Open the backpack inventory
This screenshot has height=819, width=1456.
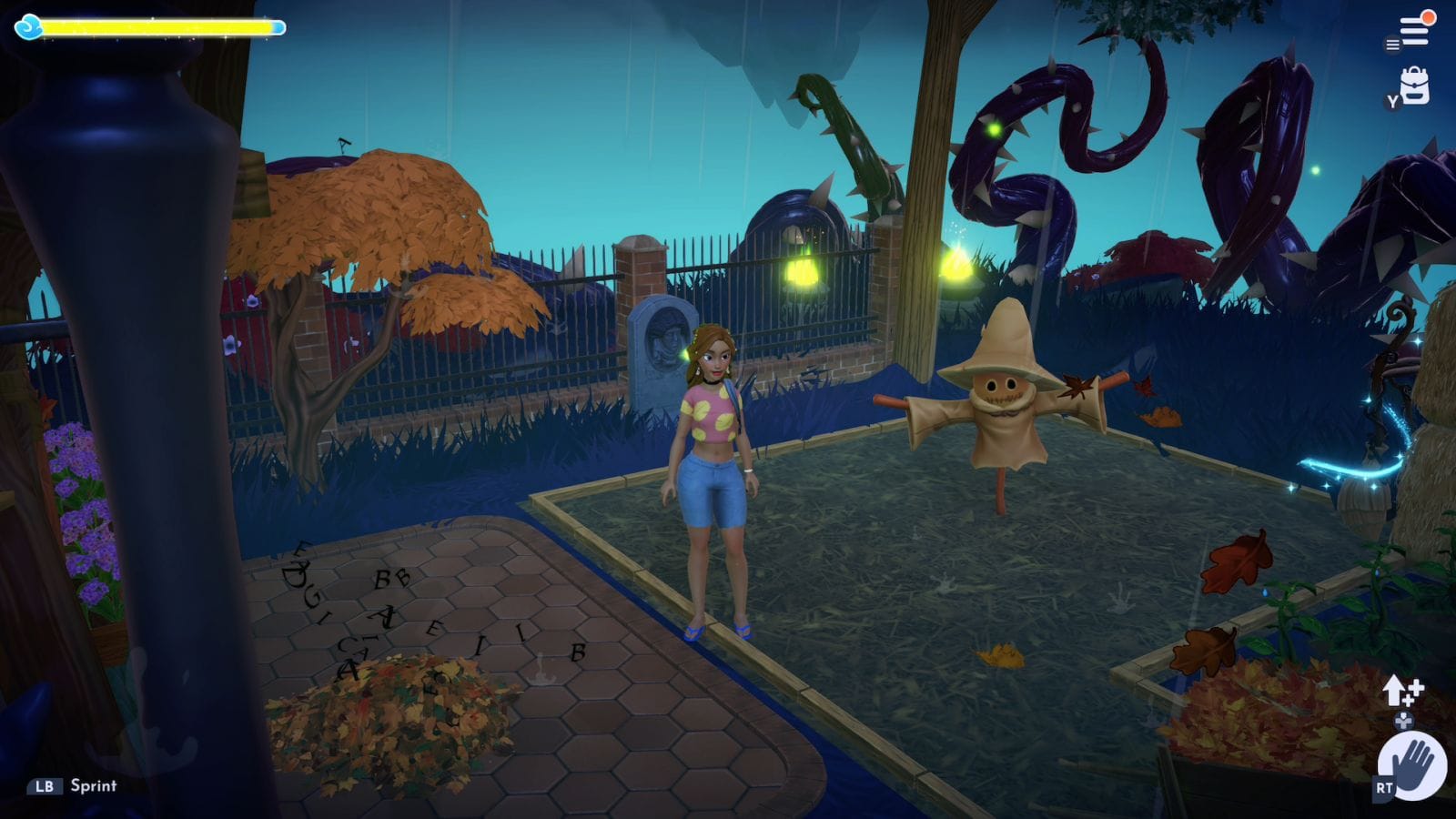point(1414,86)
